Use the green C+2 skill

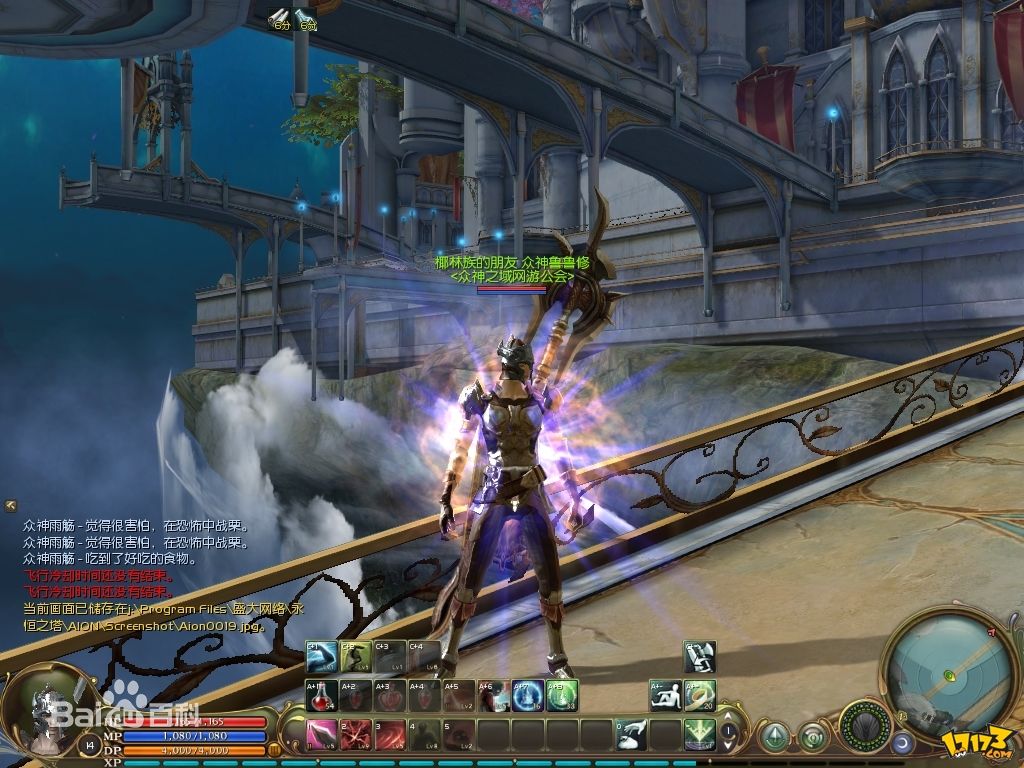[356, 656]
